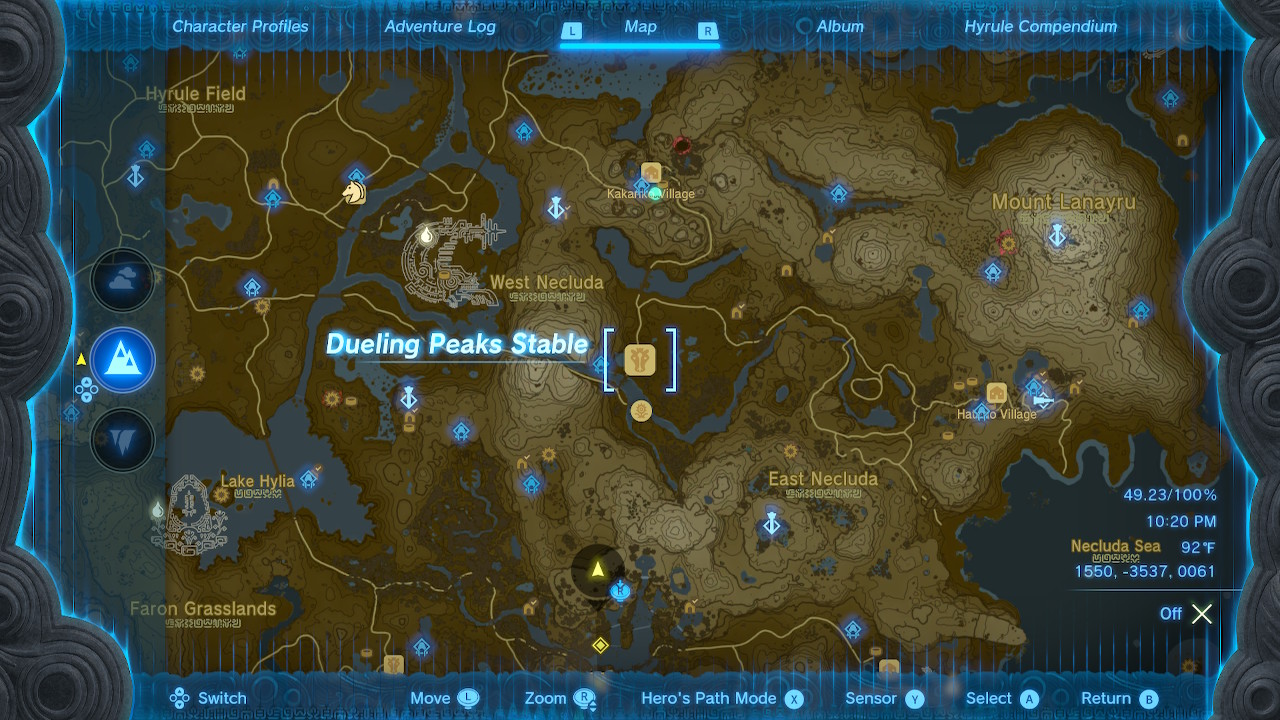Open the Hyrule Compendium tab
This screenshot has width=1280, height=720.
click(x=1040, y=26)
